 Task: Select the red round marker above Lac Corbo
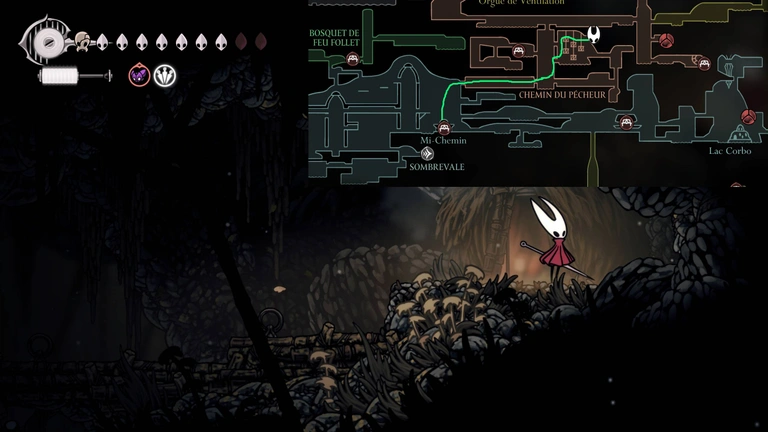tap(748, 117)
